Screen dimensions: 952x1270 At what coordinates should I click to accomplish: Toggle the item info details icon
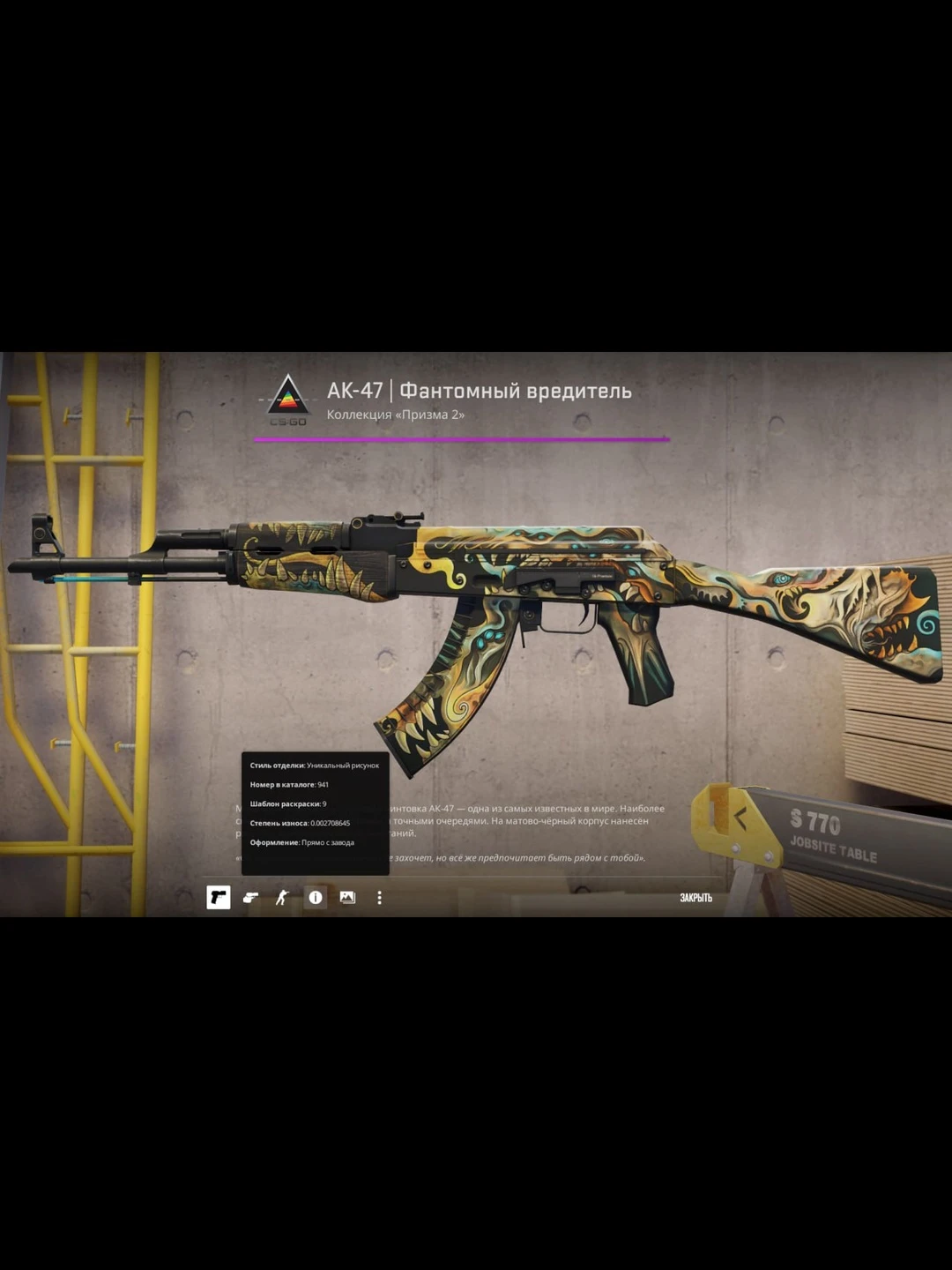315,898
